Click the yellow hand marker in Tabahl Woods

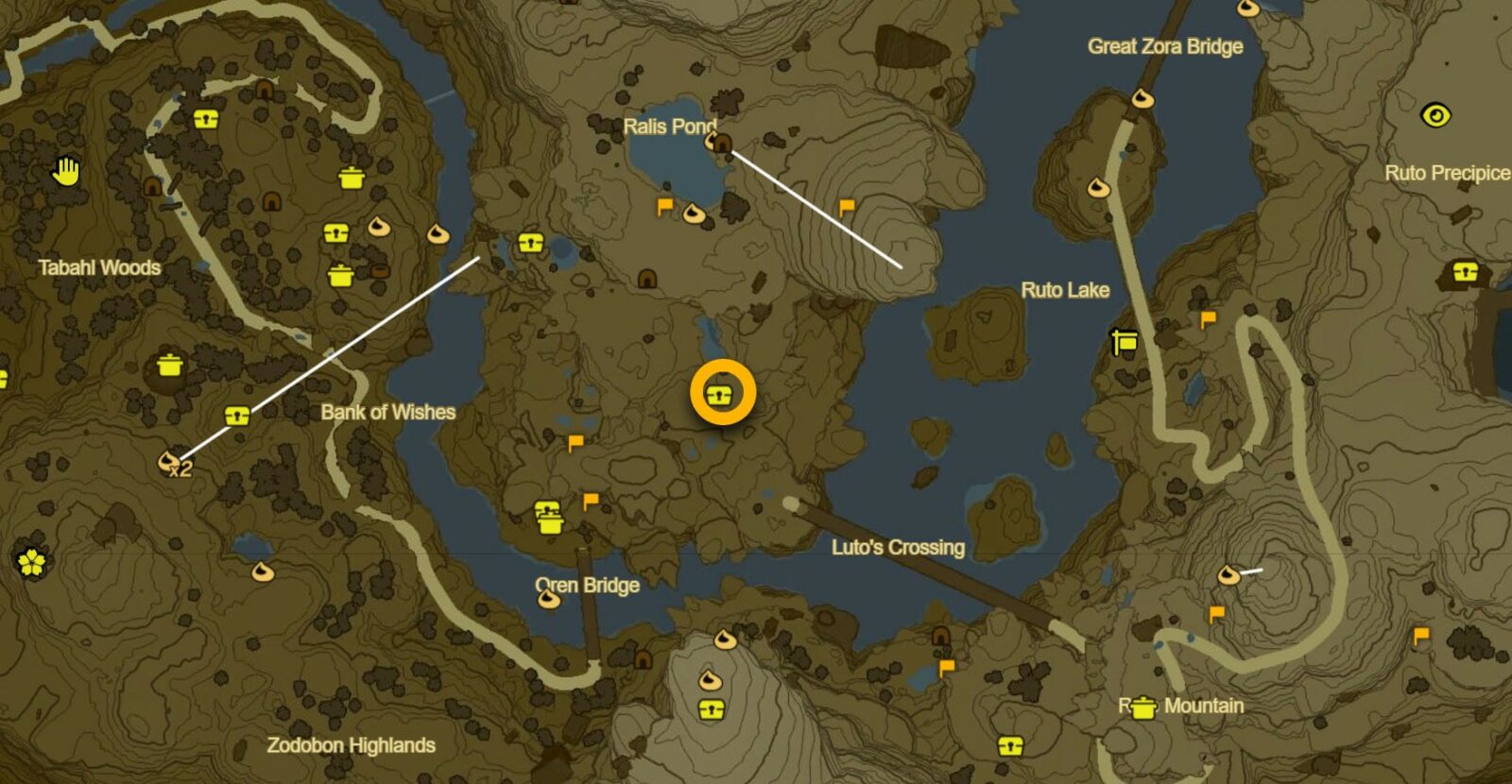pos(66,172)
